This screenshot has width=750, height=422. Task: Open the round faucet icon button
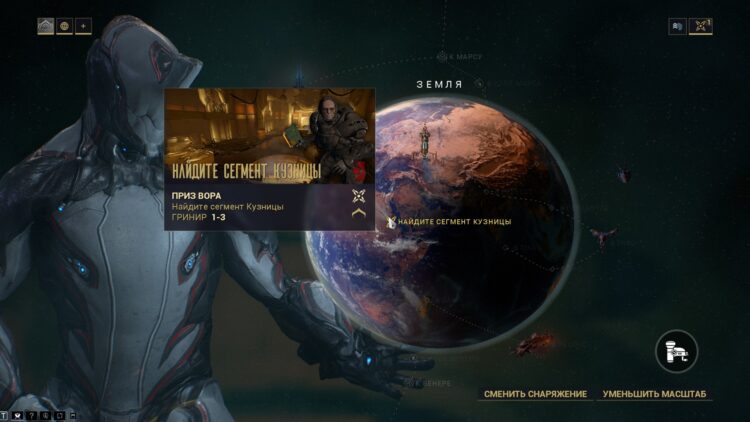[x=677, y=352]
